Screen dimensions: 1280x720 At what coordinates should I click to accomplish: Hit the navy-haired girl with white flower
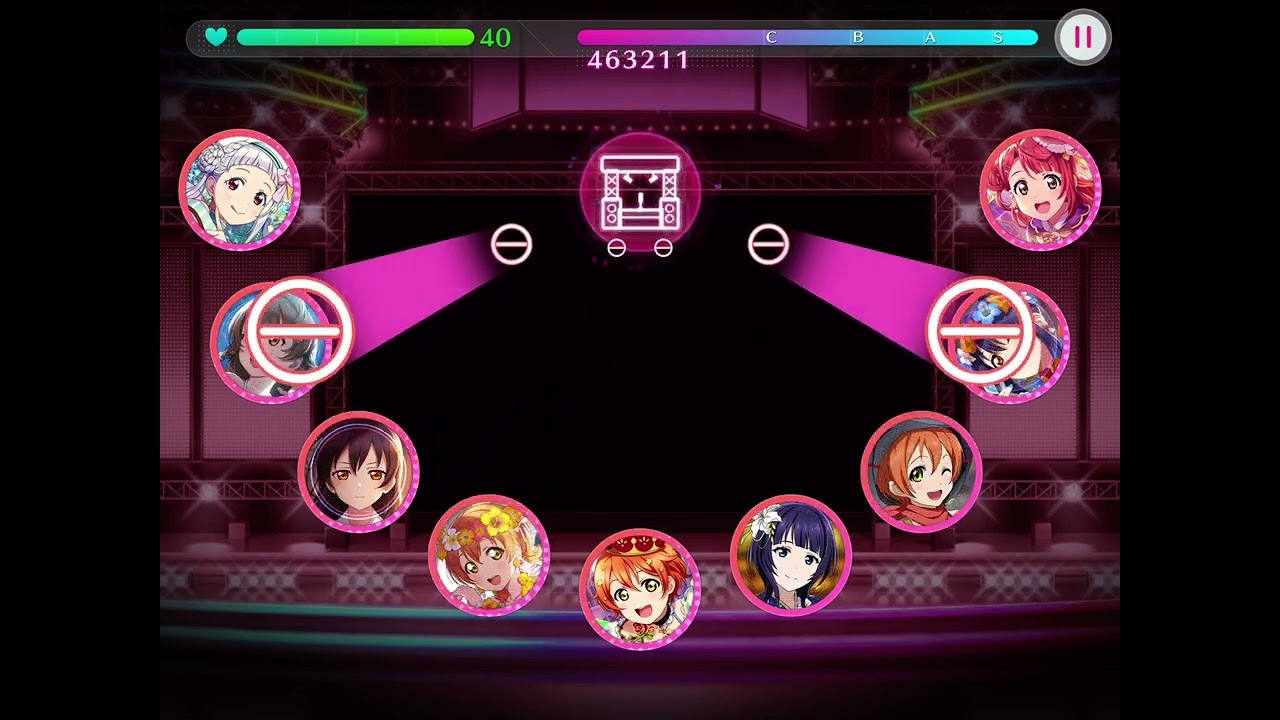791,555
